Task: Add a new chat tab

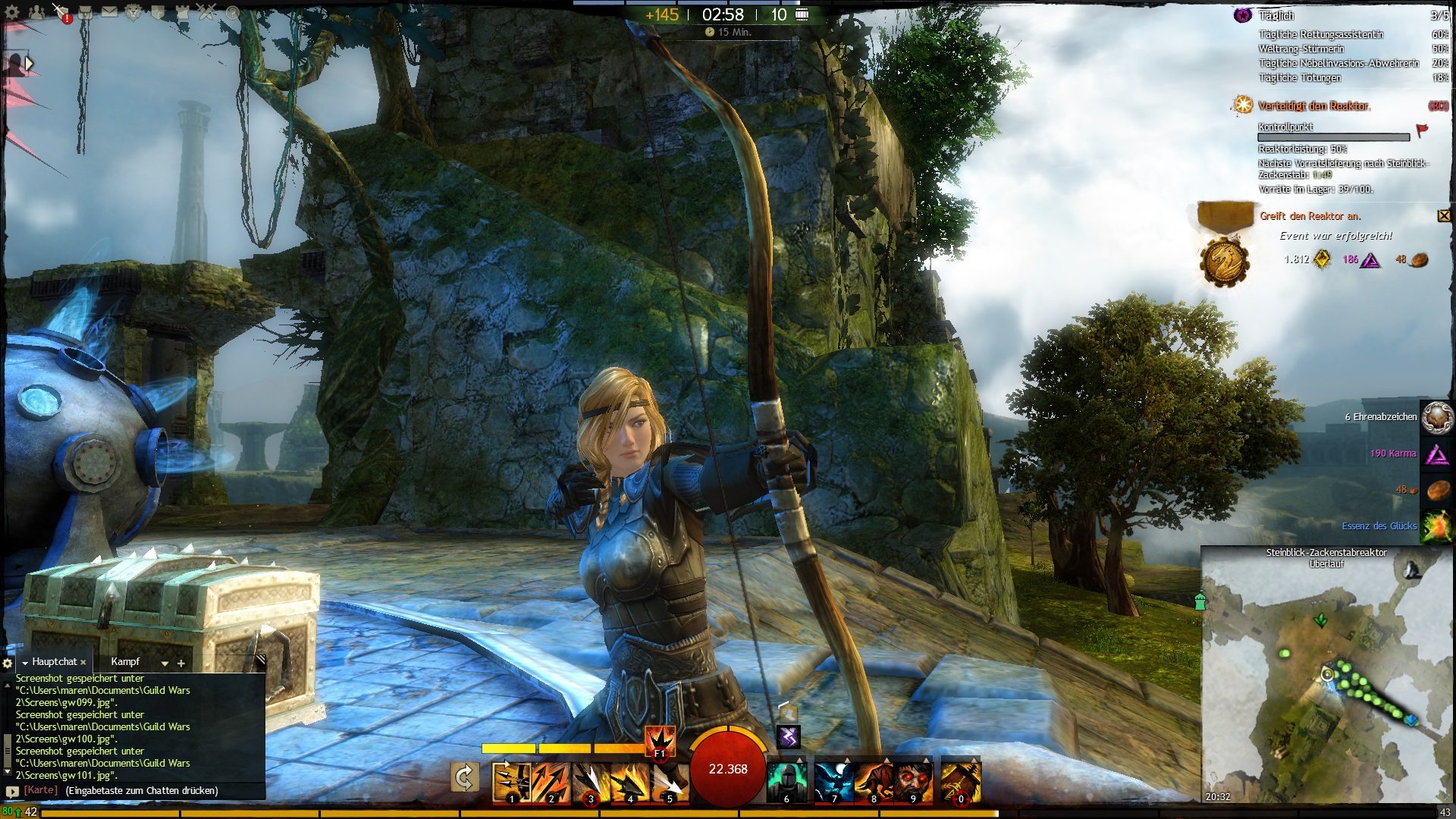Action: (181, 664)
